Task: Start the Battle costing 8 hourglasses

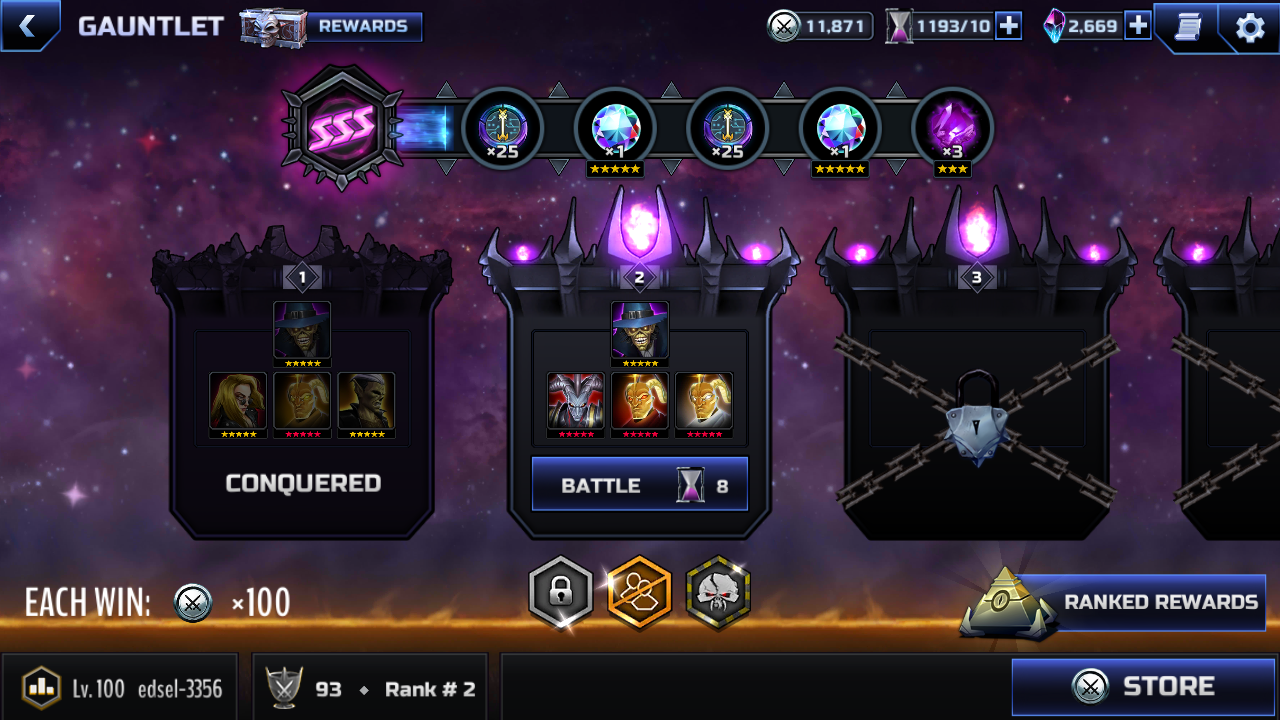Action: click(x=640, y=485)
